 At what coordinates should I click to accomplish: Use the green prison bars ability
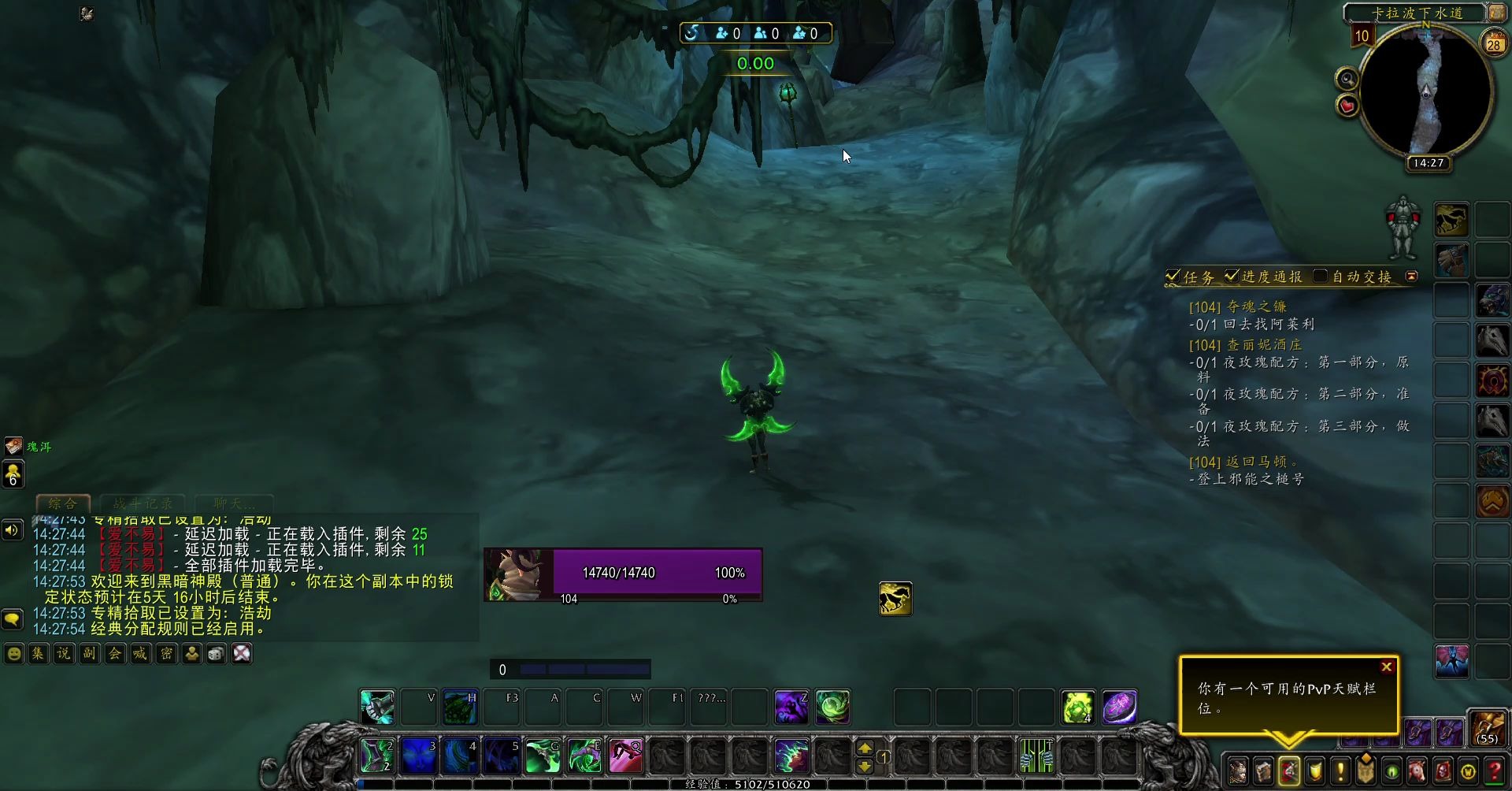tap(1037, 756)
